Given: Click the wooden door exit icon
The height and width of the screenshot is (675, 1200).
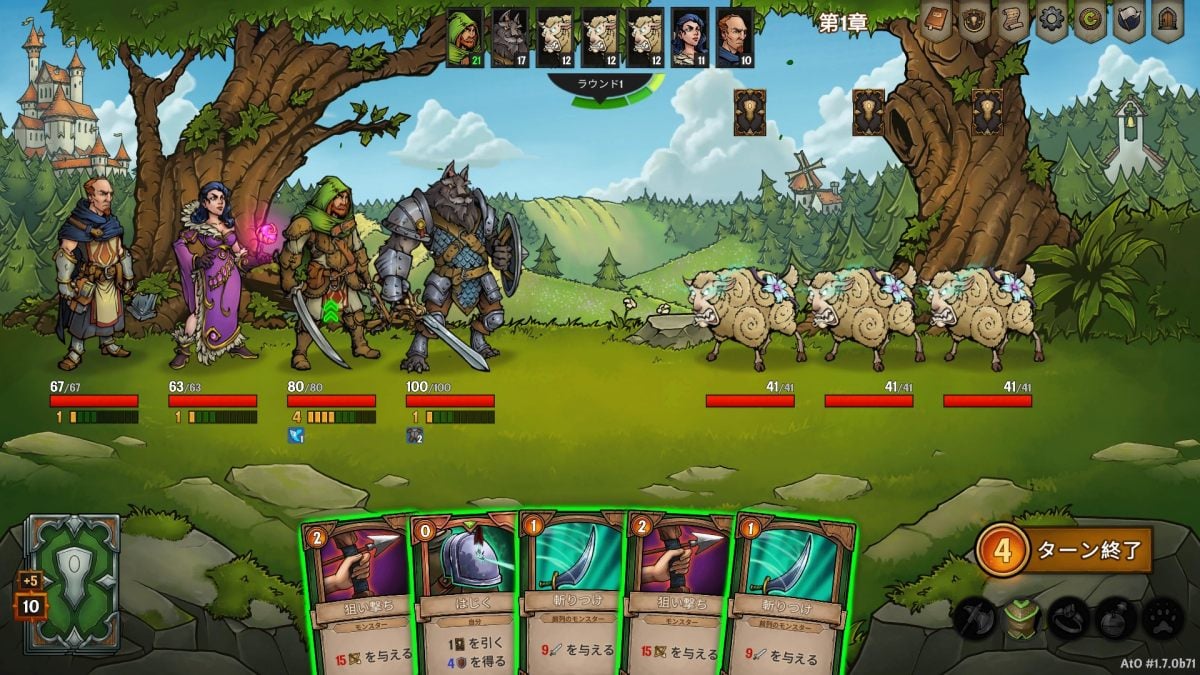Looking at the screenshot, I should 1166,22.
